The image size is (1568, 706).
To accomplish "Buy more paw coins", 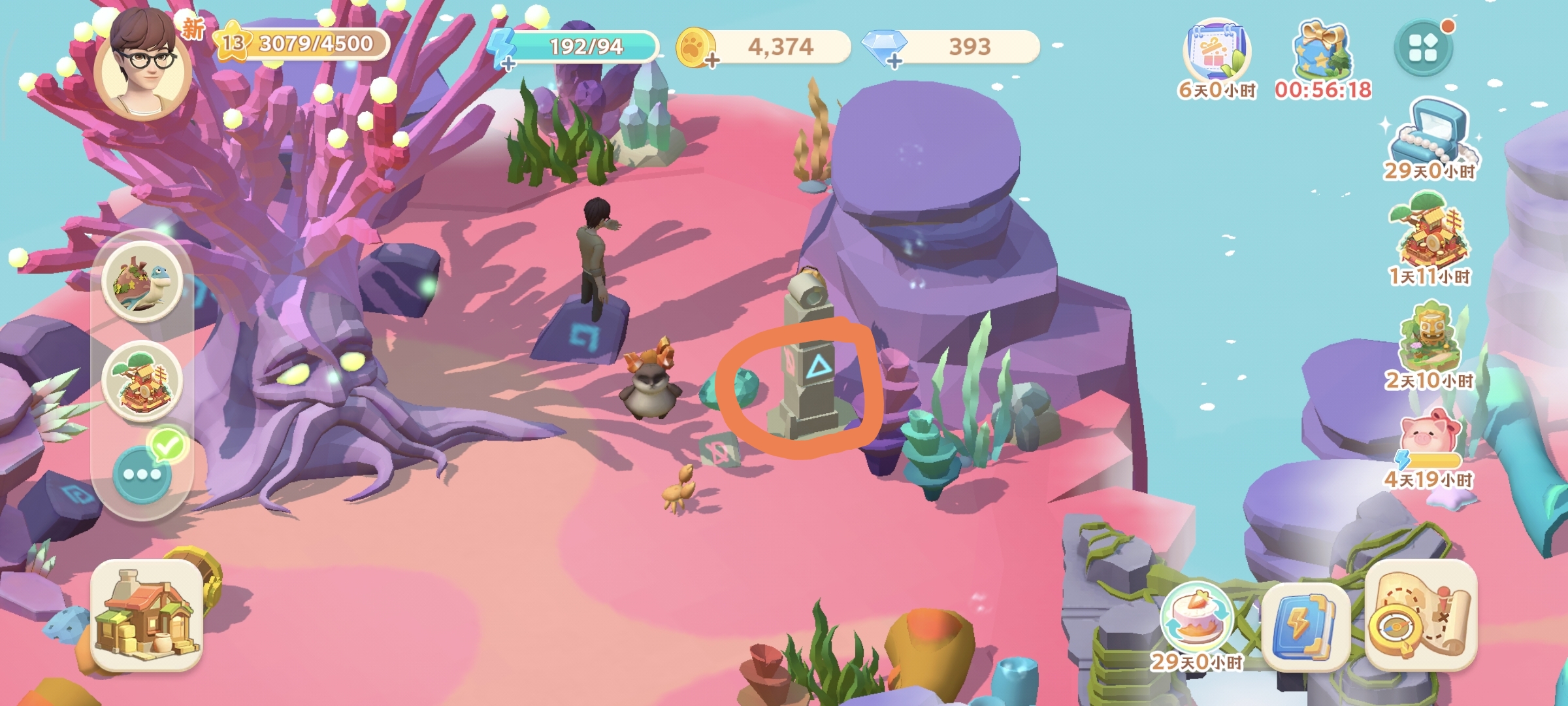I will [711, 61].
